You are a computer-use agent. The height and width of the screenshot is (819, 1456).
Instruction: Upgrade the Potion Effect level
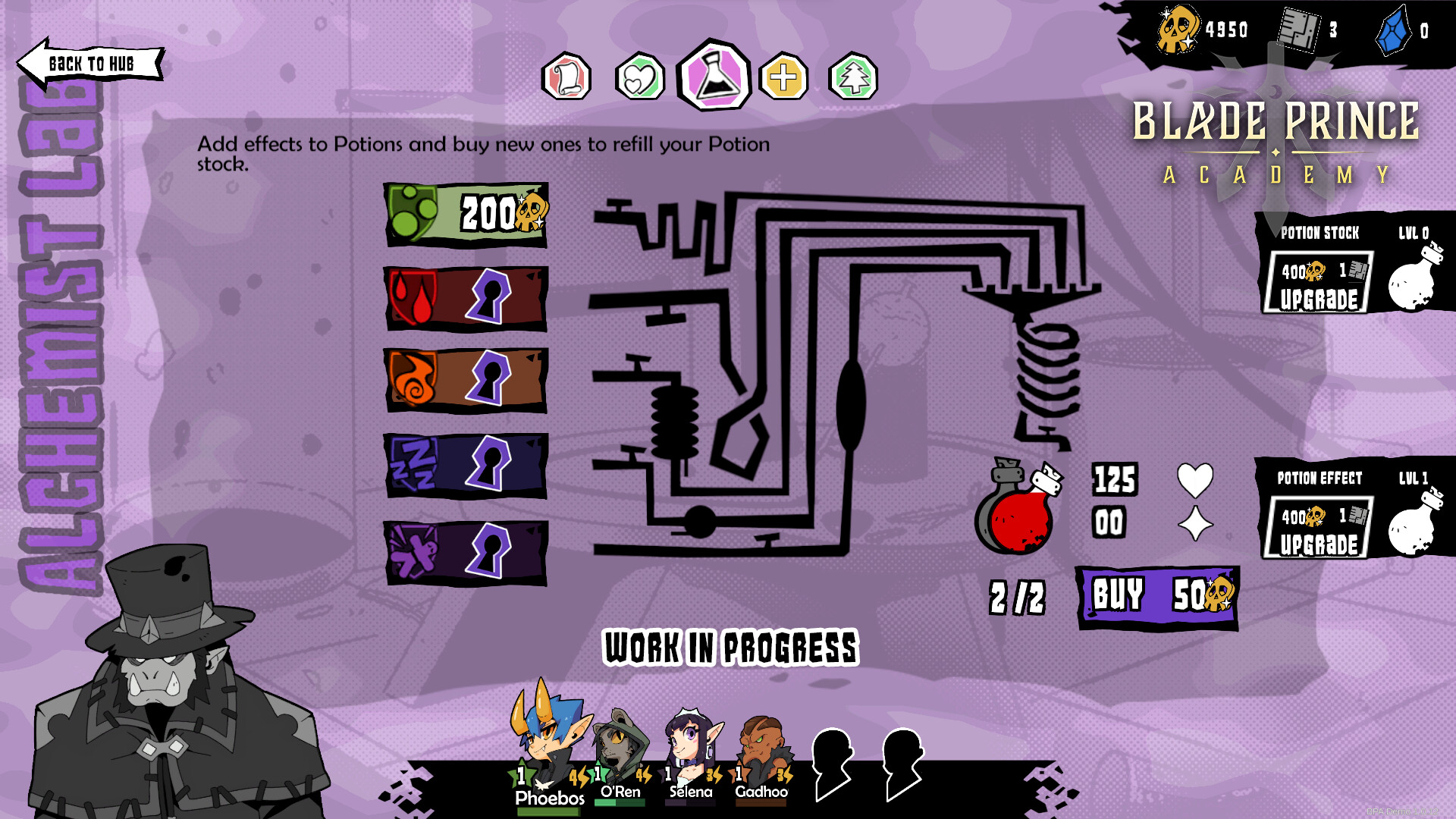pos(1319,529)
